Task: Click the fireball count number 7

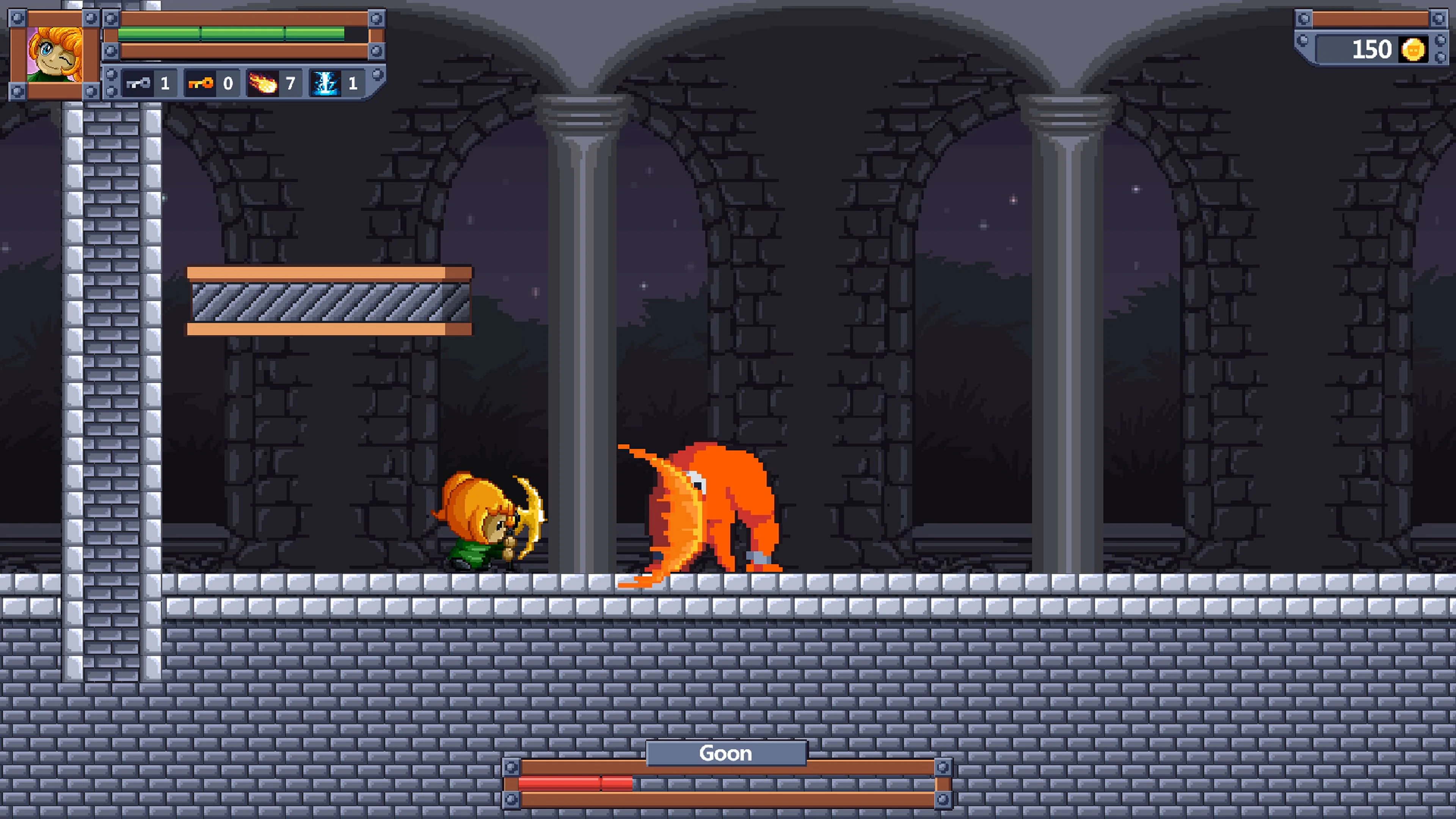Action: 290,83
